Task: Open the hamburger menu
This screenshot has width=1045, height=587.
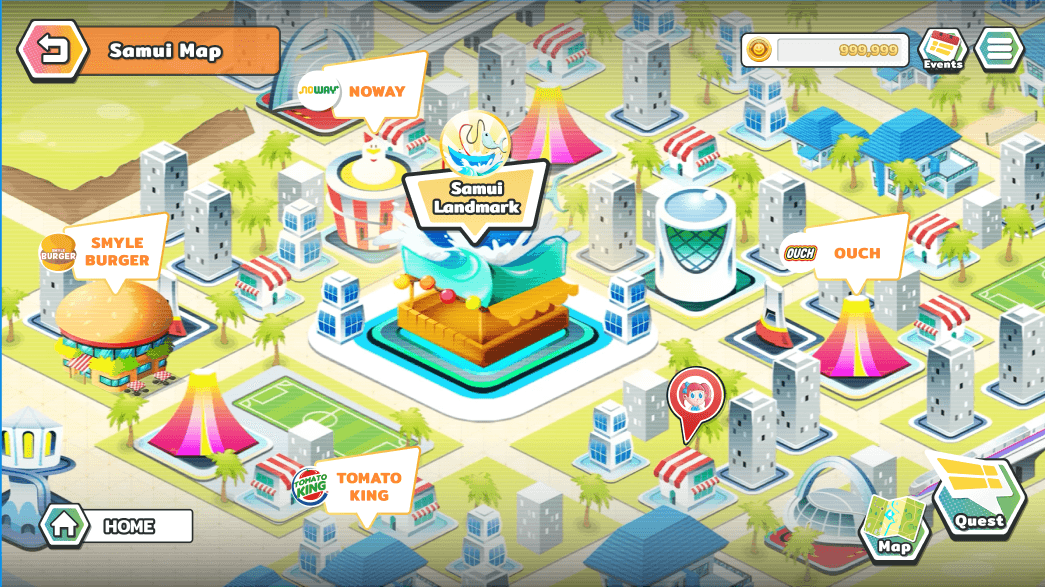Action: 999,48
